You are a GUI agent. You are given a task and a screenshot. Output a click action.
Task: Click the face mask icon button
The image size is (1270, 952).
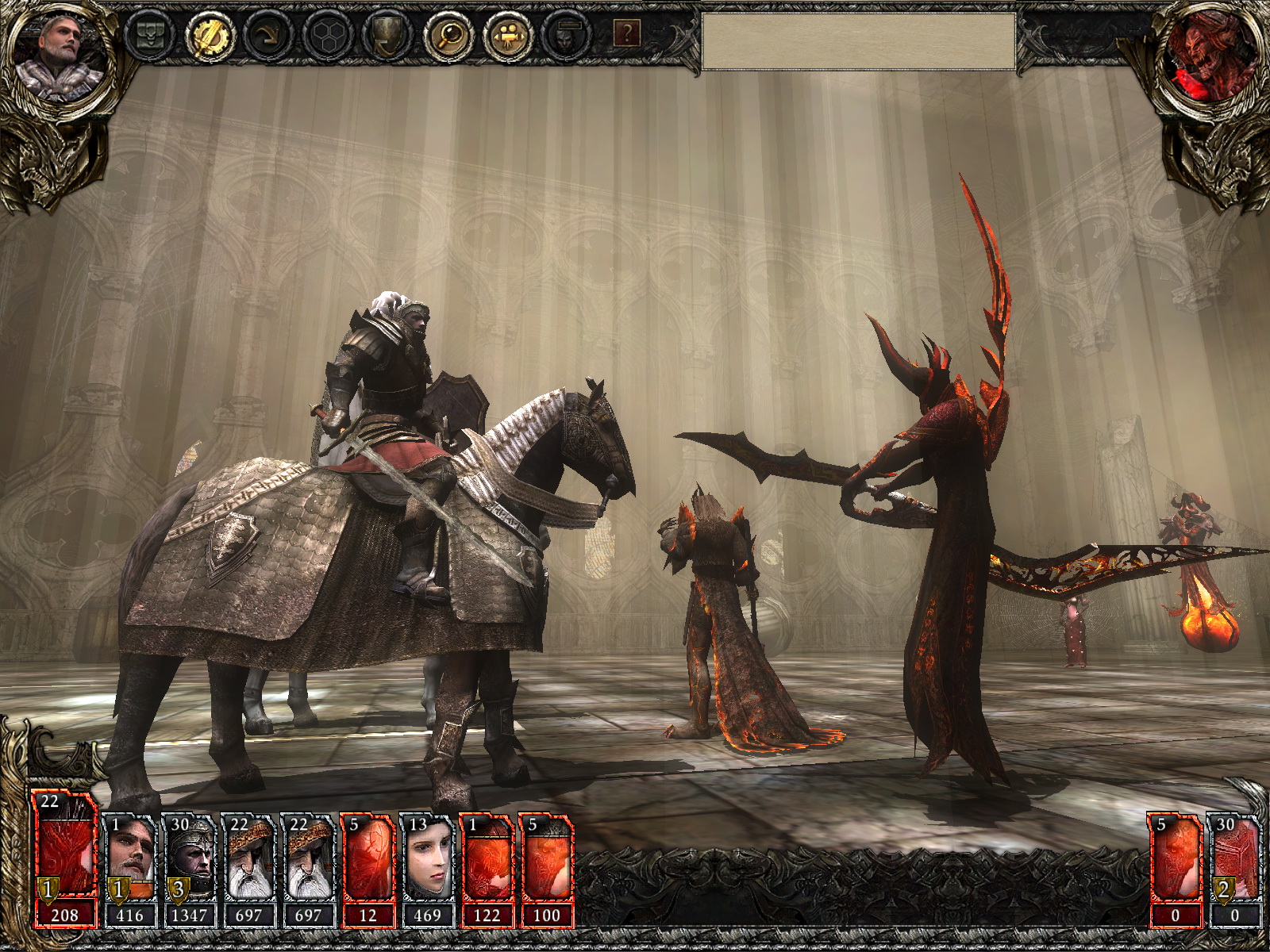tap(567, 35)
